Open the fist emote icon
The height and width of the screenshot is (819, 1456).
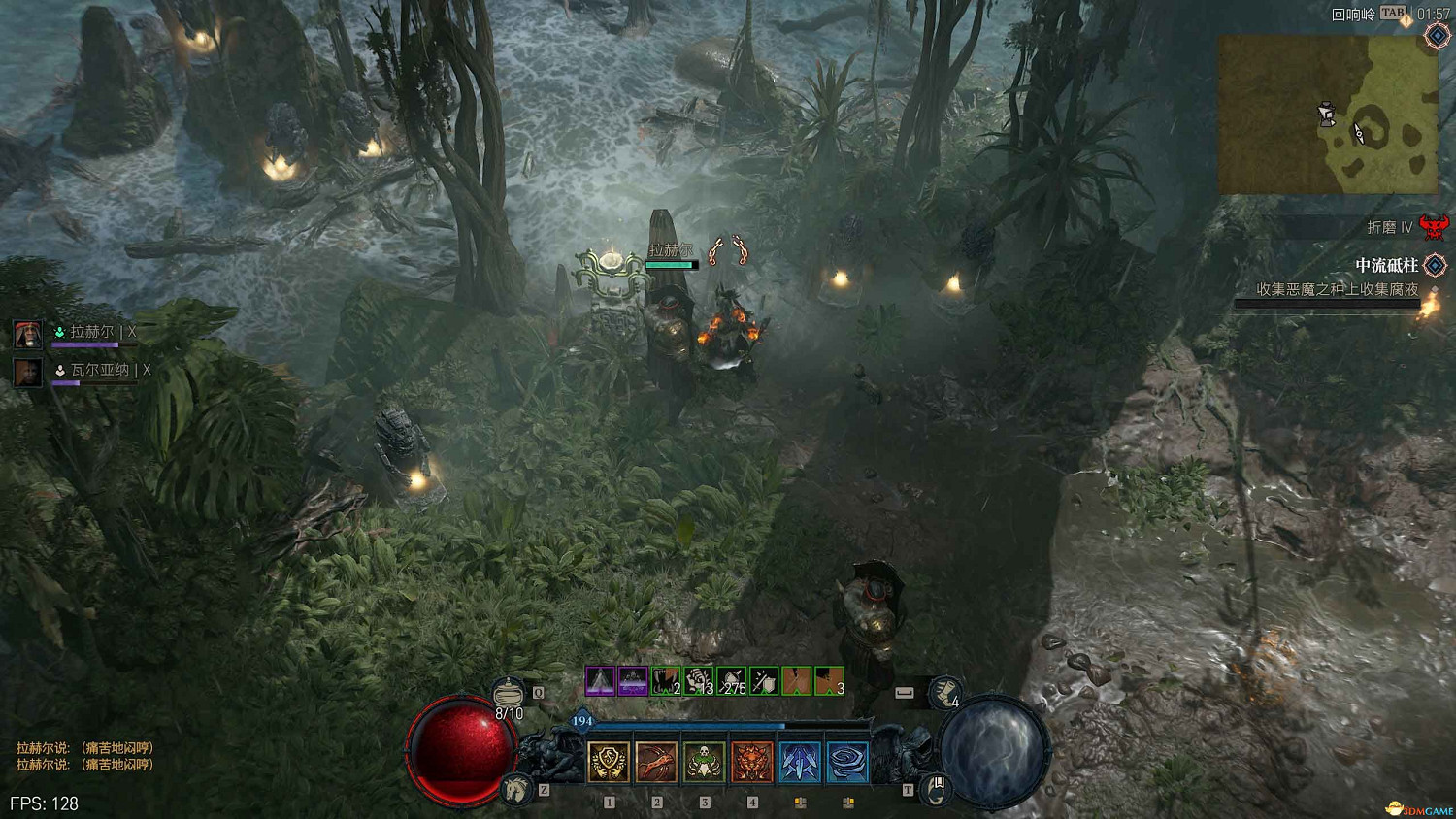pos(944,693)
